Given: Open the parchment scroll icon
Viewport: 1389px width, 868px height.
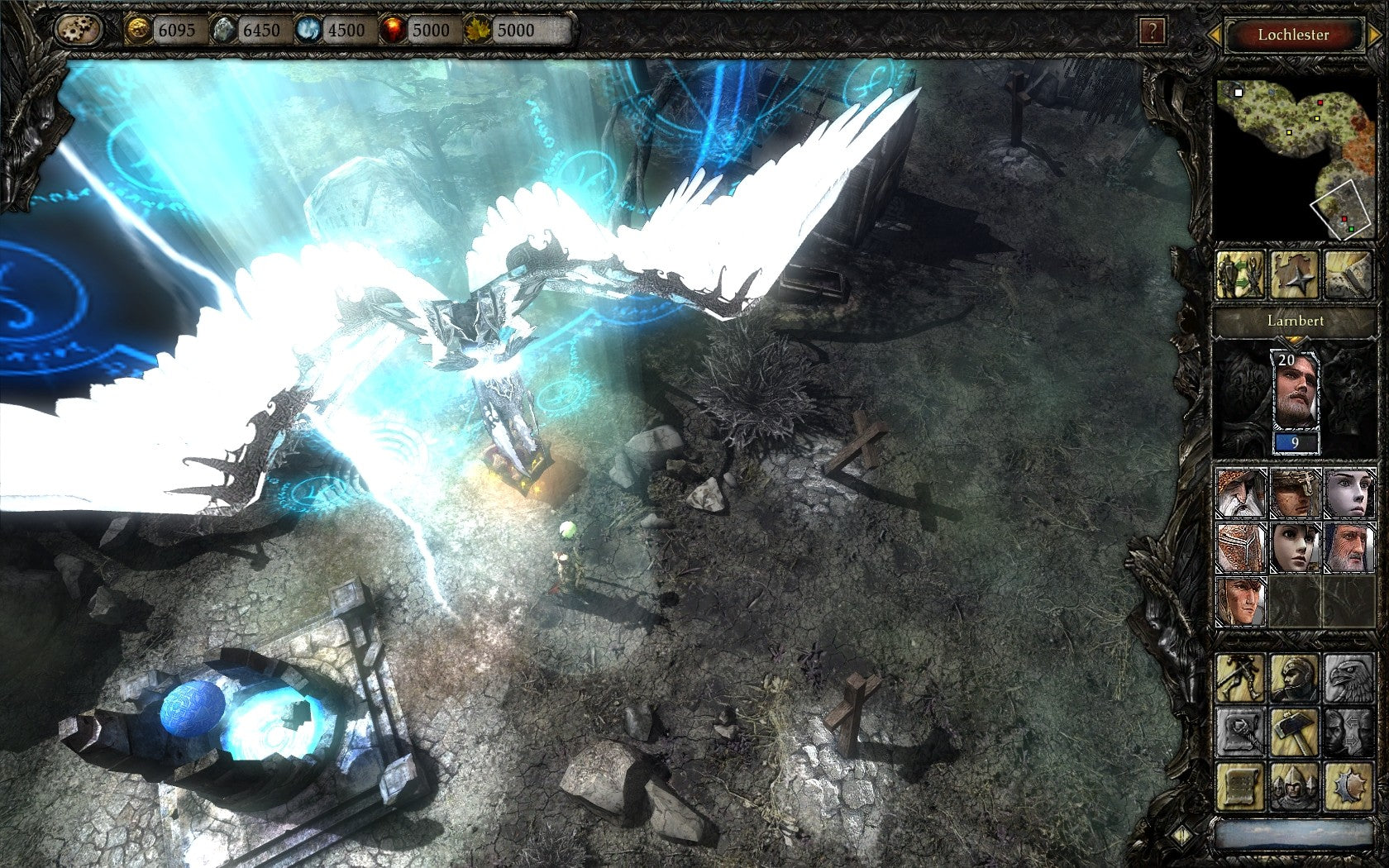Looking at the screenshot, I should [1240, 786].
